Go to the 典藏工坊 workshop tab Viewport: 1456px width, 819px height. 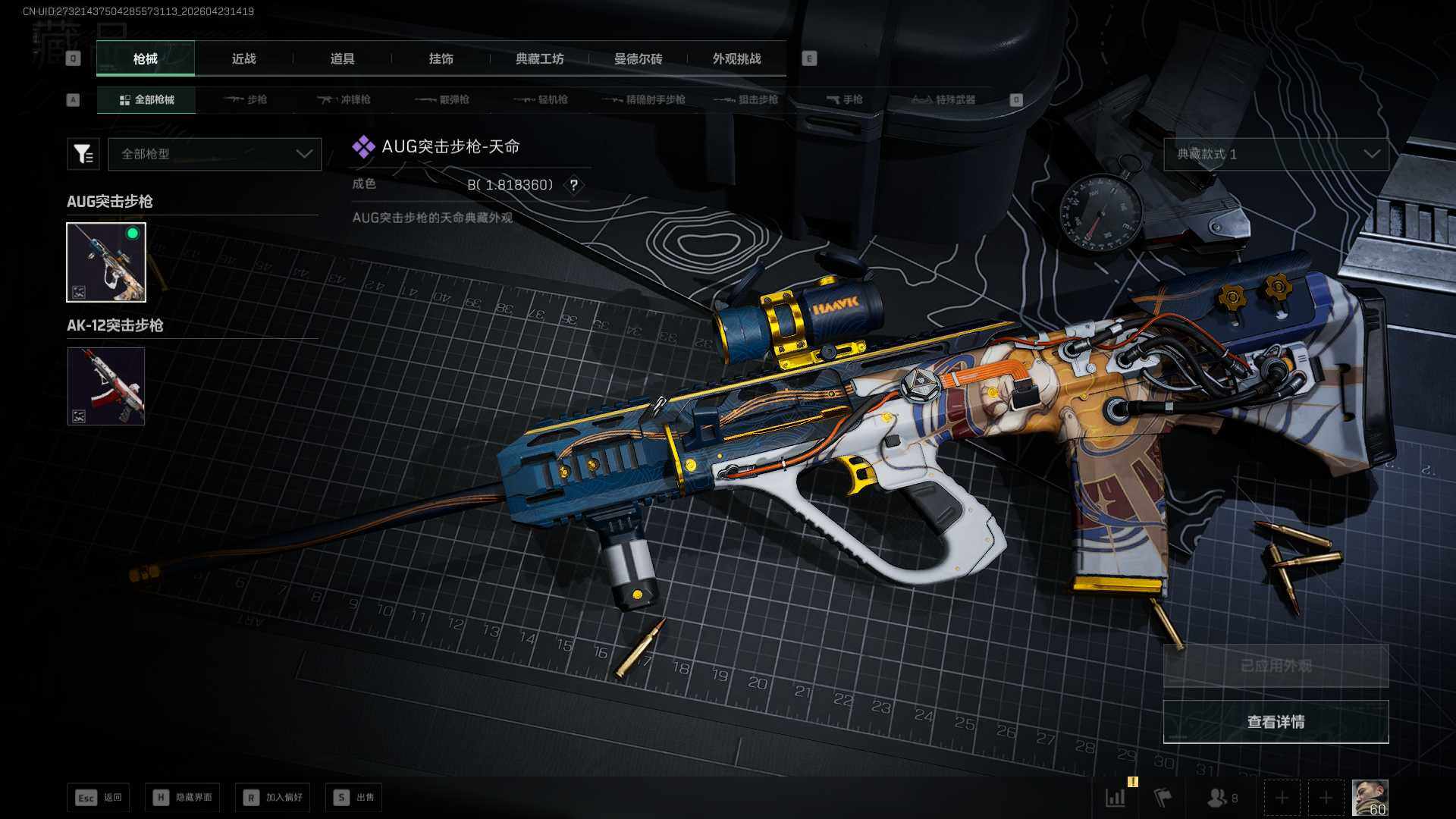tap(539, 59)
